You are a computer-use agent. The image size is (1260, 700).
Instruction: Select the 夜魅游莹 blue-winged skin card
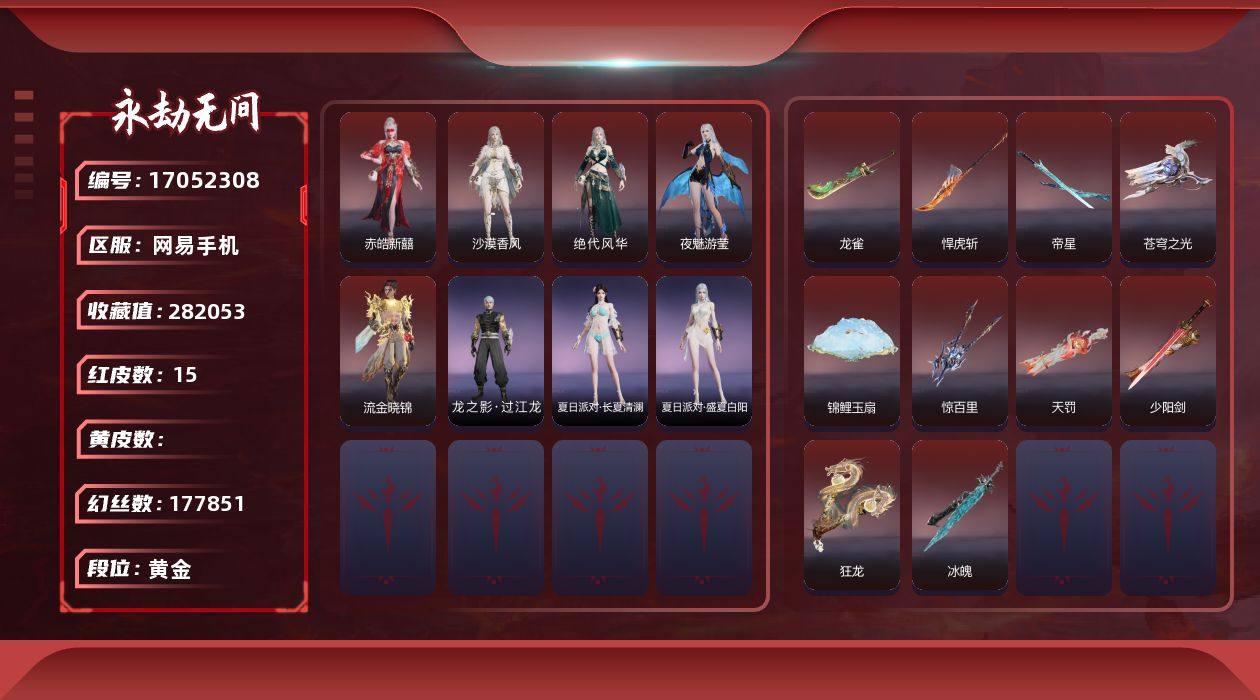pyautogui.click(x=704, y=186)
